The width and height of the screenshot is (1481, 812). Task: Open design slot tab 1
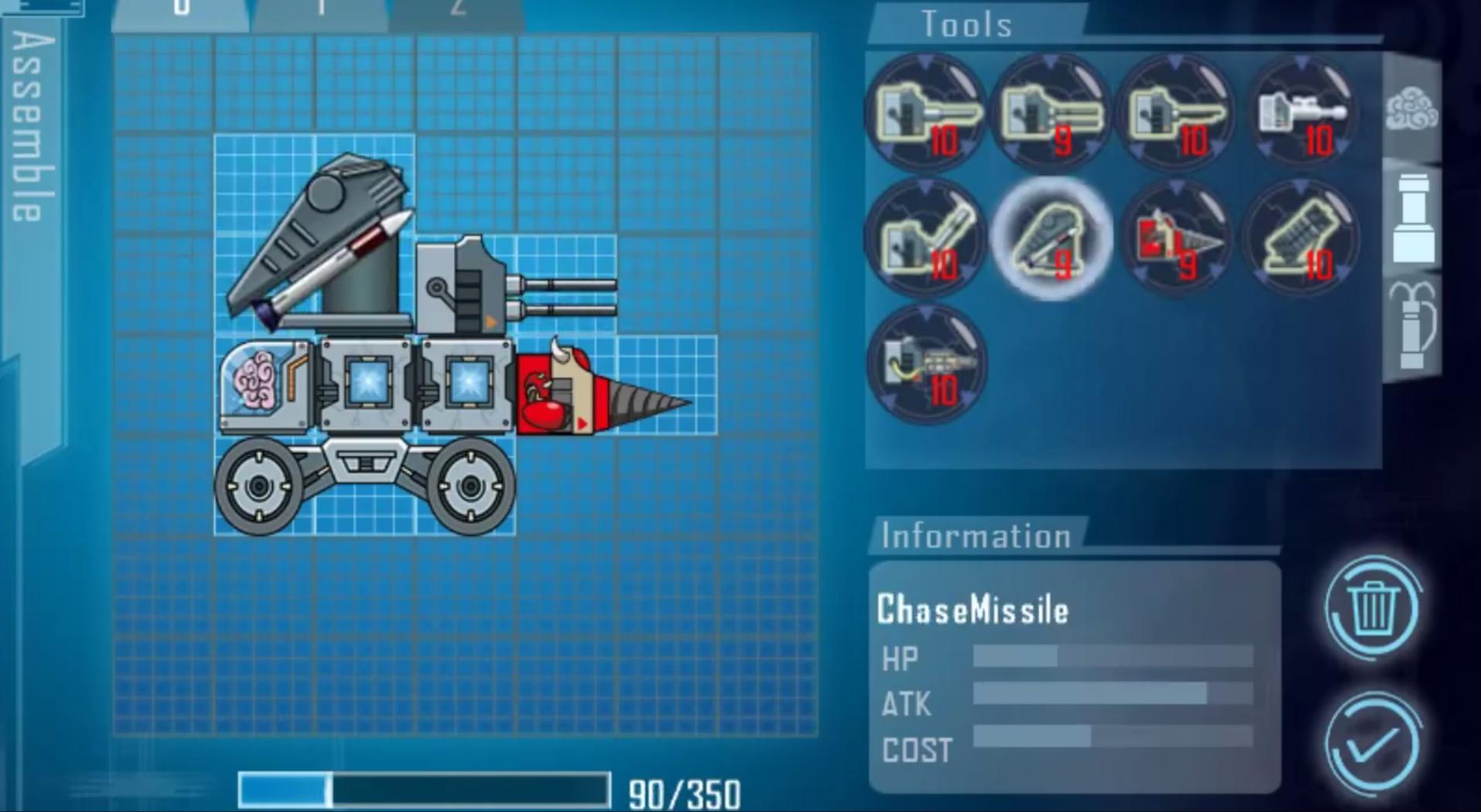point(320,12)
